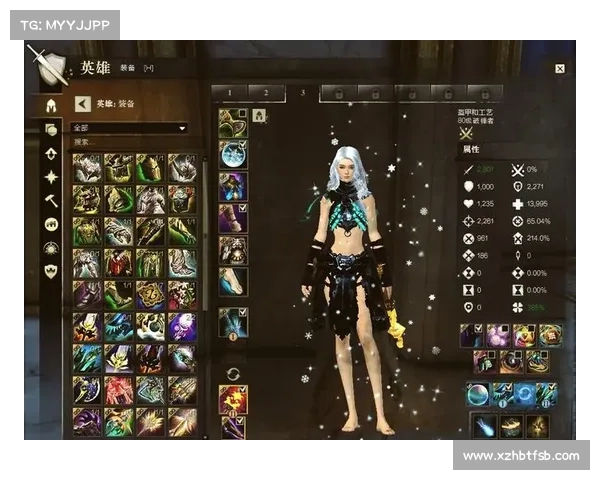600x480 pixels.
Task: Toggle the small helmet visibility icon
Action: (259, 116)
